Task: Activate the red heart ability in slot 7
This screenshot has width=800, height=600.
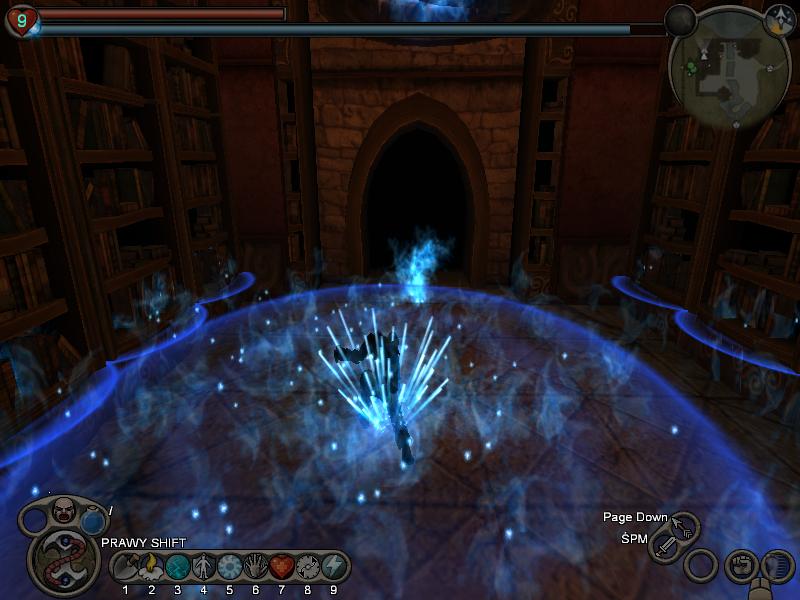Action: point(281,566)
